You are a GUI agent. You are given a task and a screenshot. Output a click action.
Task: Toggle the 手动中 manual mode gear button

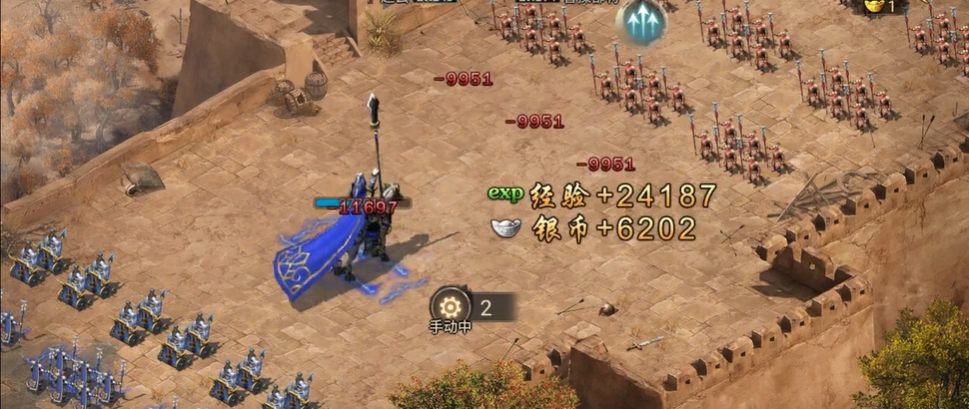450,306
